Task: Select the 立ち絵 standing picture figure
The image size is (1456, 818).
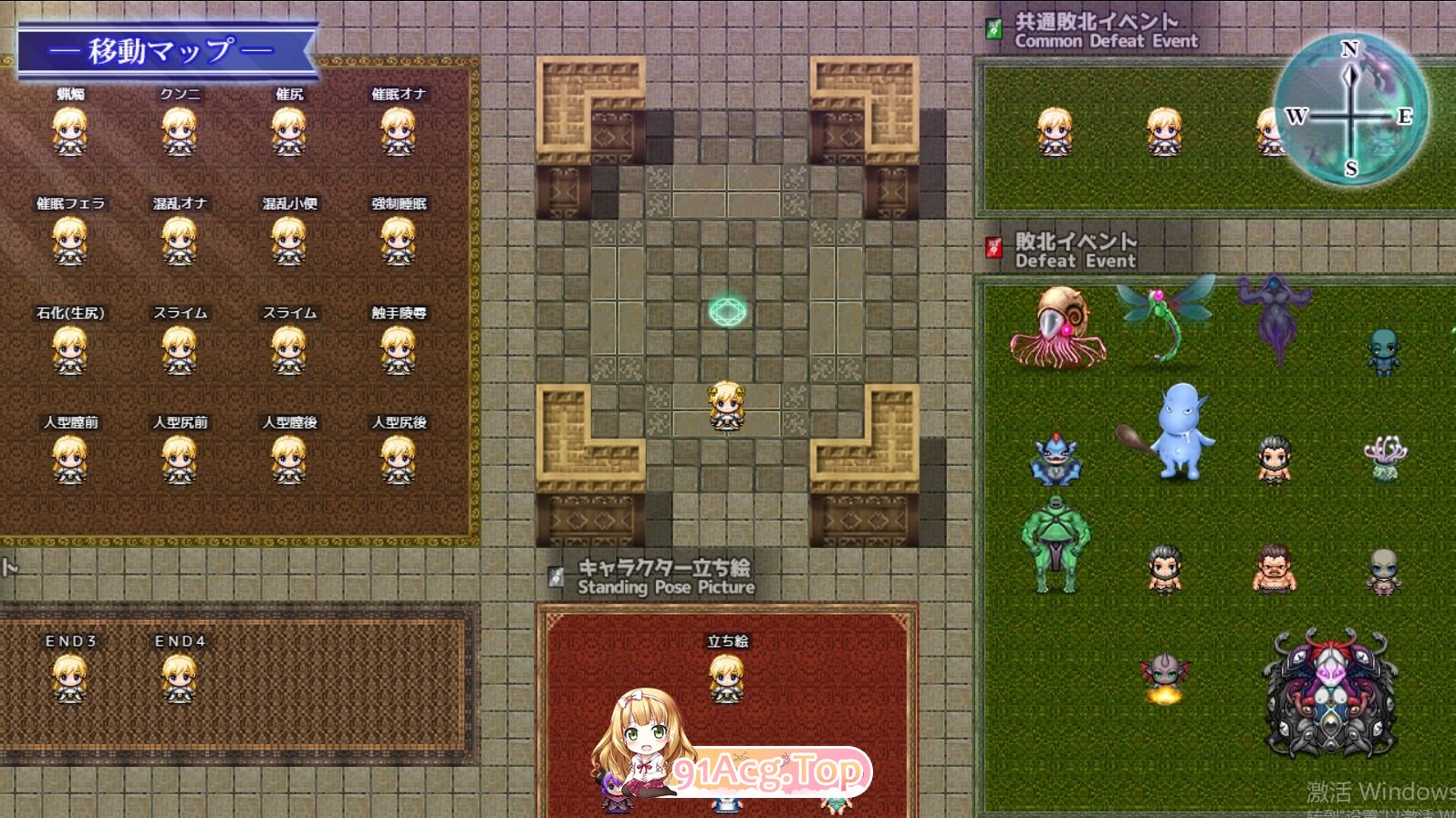Action: tap(727, 679)
